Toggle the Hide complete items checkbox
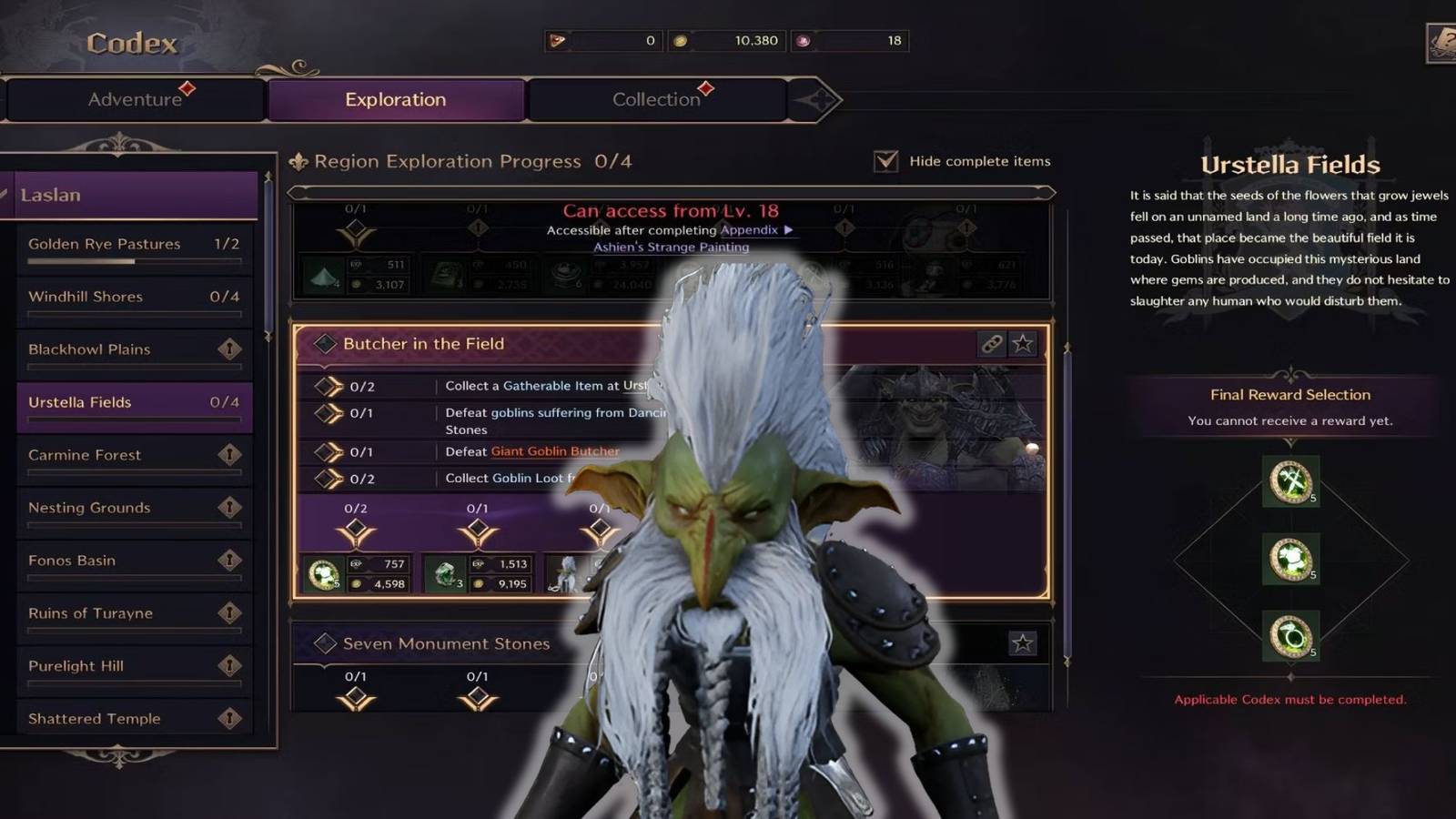 click(884, 161)
